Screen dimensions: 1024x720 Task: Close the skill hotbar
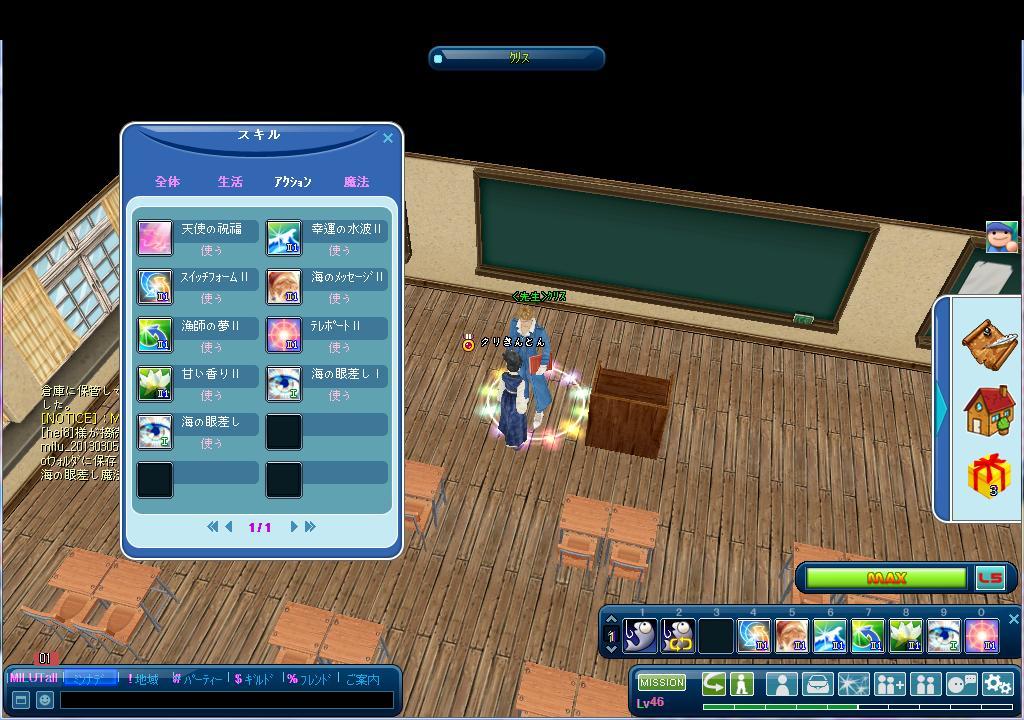[x=1013, y=620]
